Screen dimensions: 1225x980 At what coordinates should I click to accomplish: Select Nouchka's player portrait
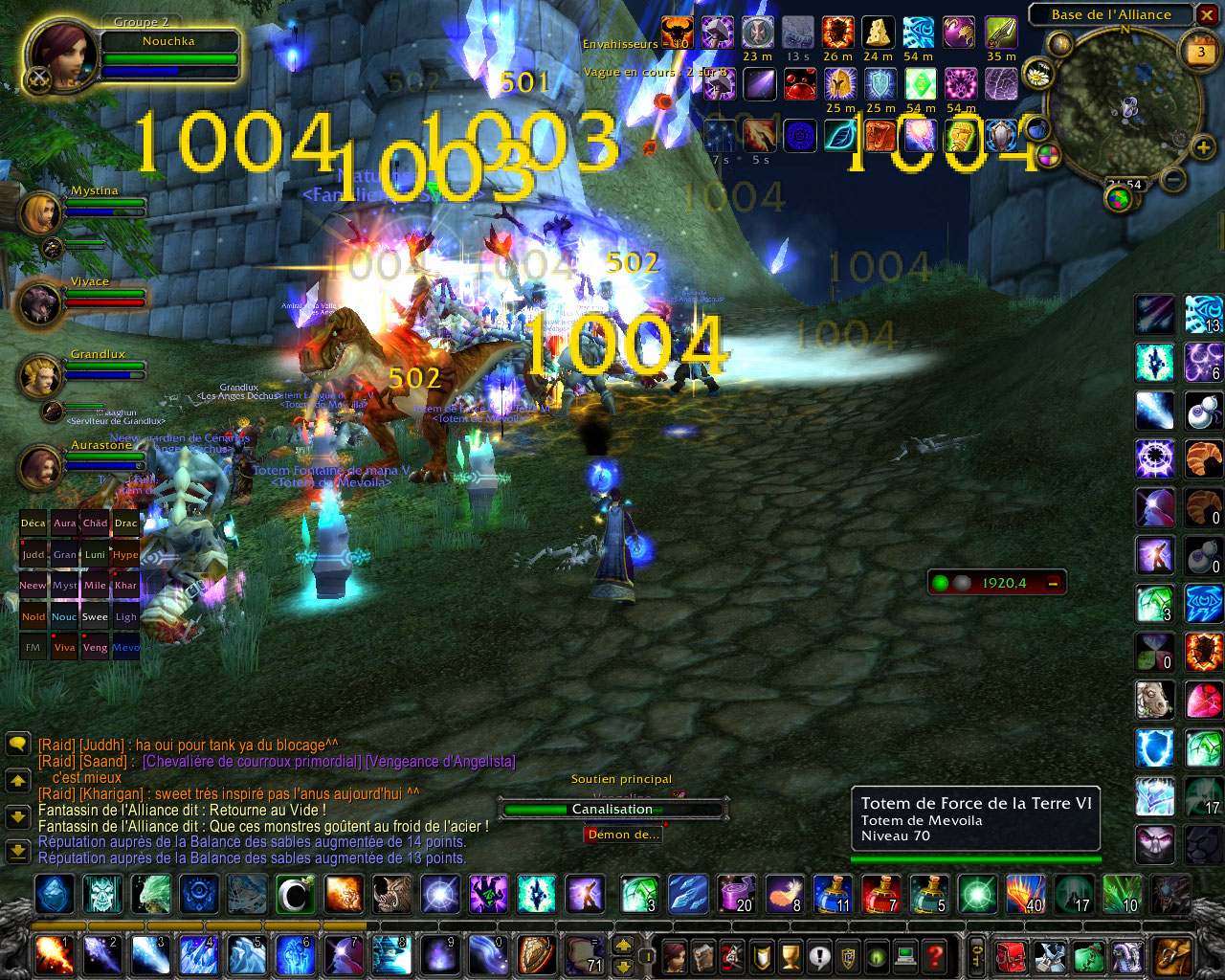tap(59, 53)
